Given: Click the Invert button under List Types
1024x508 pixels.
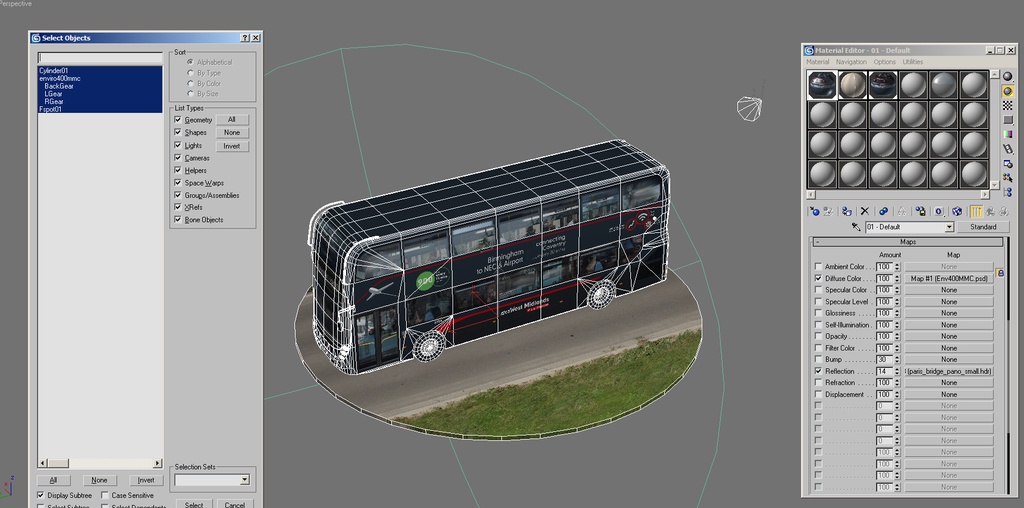Looking at the screenshot, I should coord(232,146).
